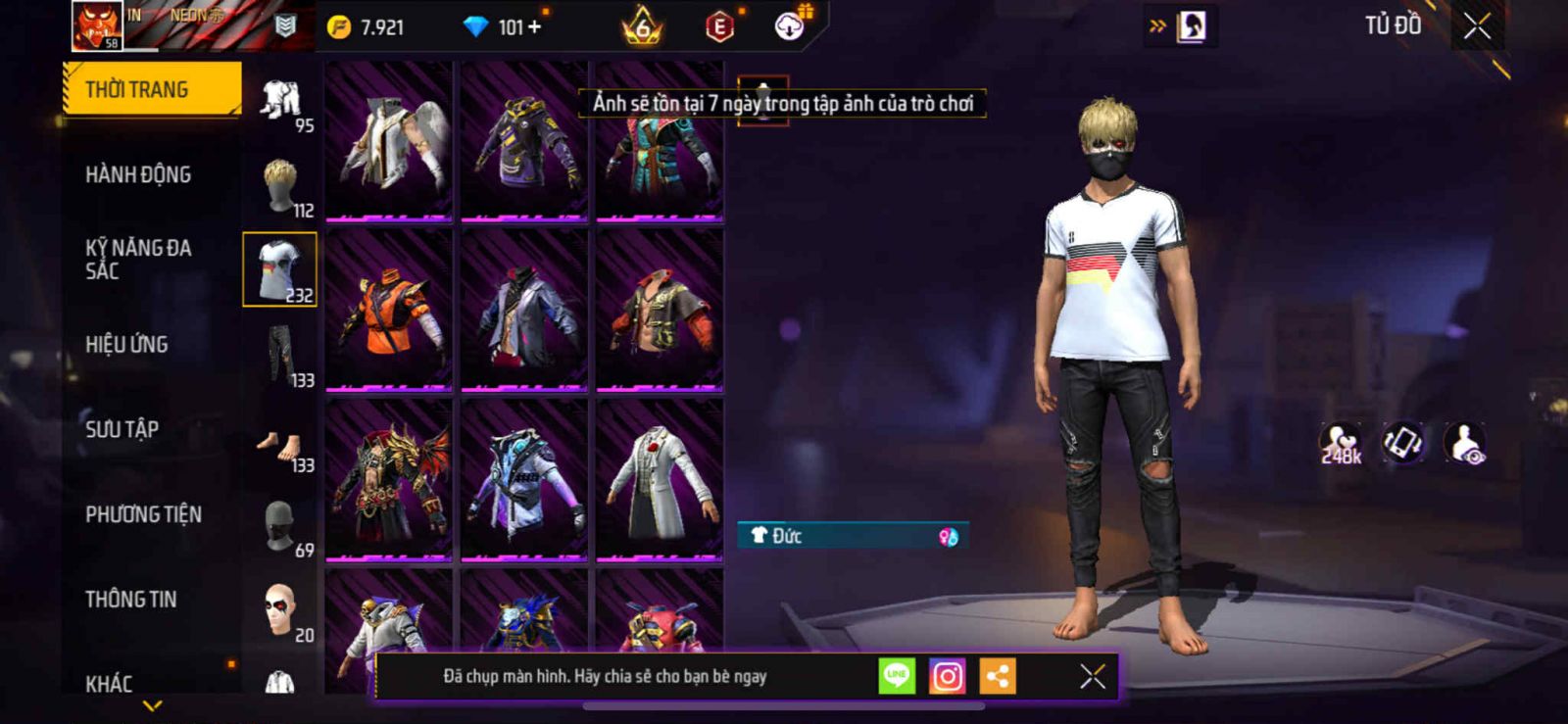The height and width of the screenshot is (724, 1568).
Task: Click the 248k likes heart icon
Action: tap(1340, 443)
